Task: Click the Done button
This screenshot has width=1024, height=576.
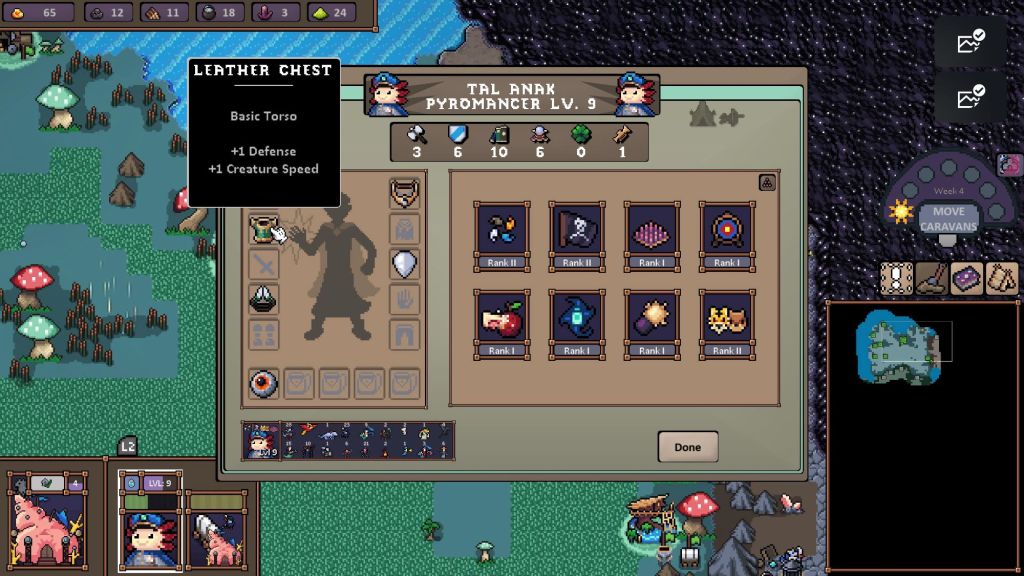Action: [x=688, y=447]
